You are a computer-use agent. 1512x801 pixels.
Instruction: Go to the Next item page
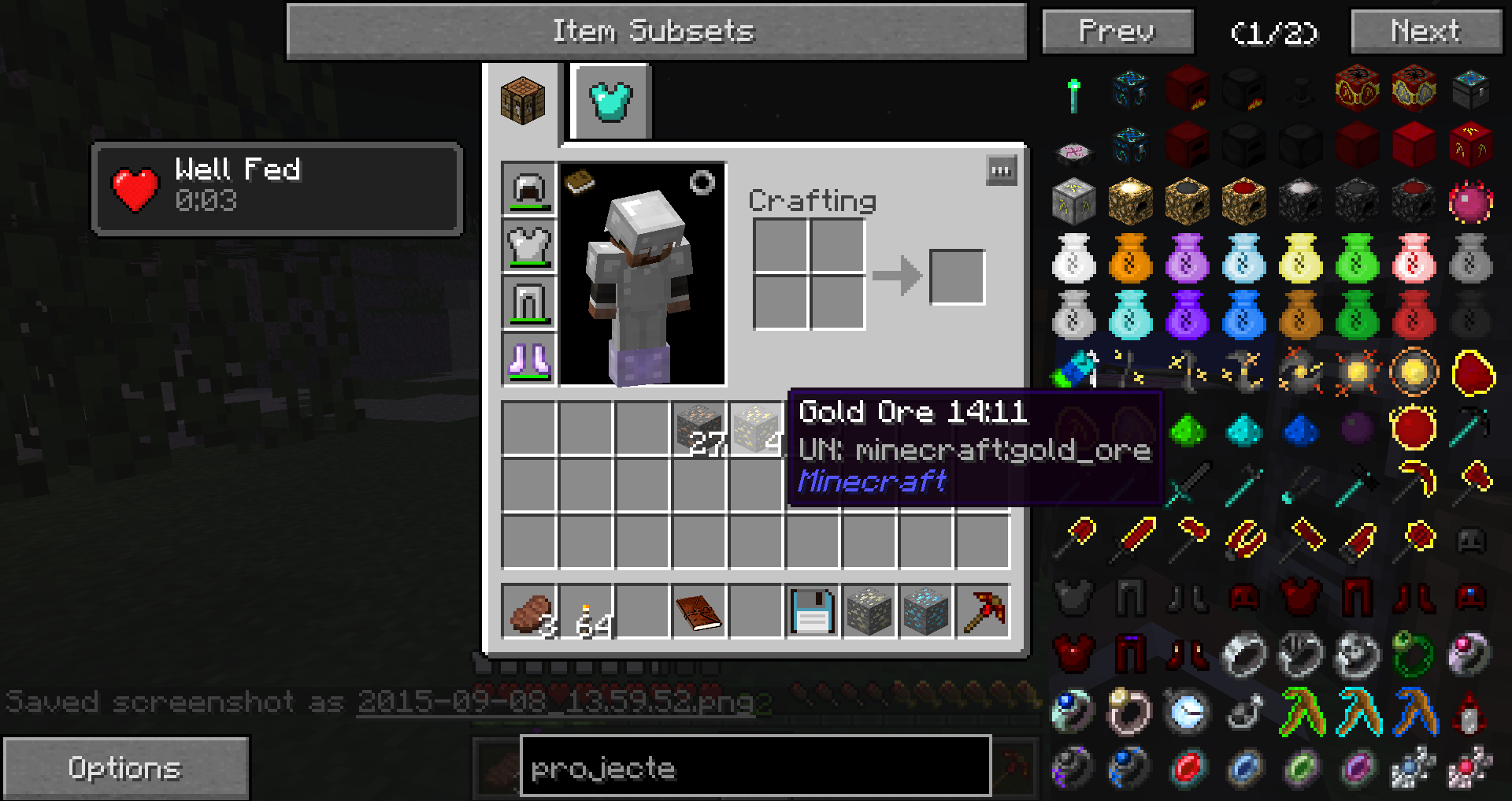click(1425, 32)
